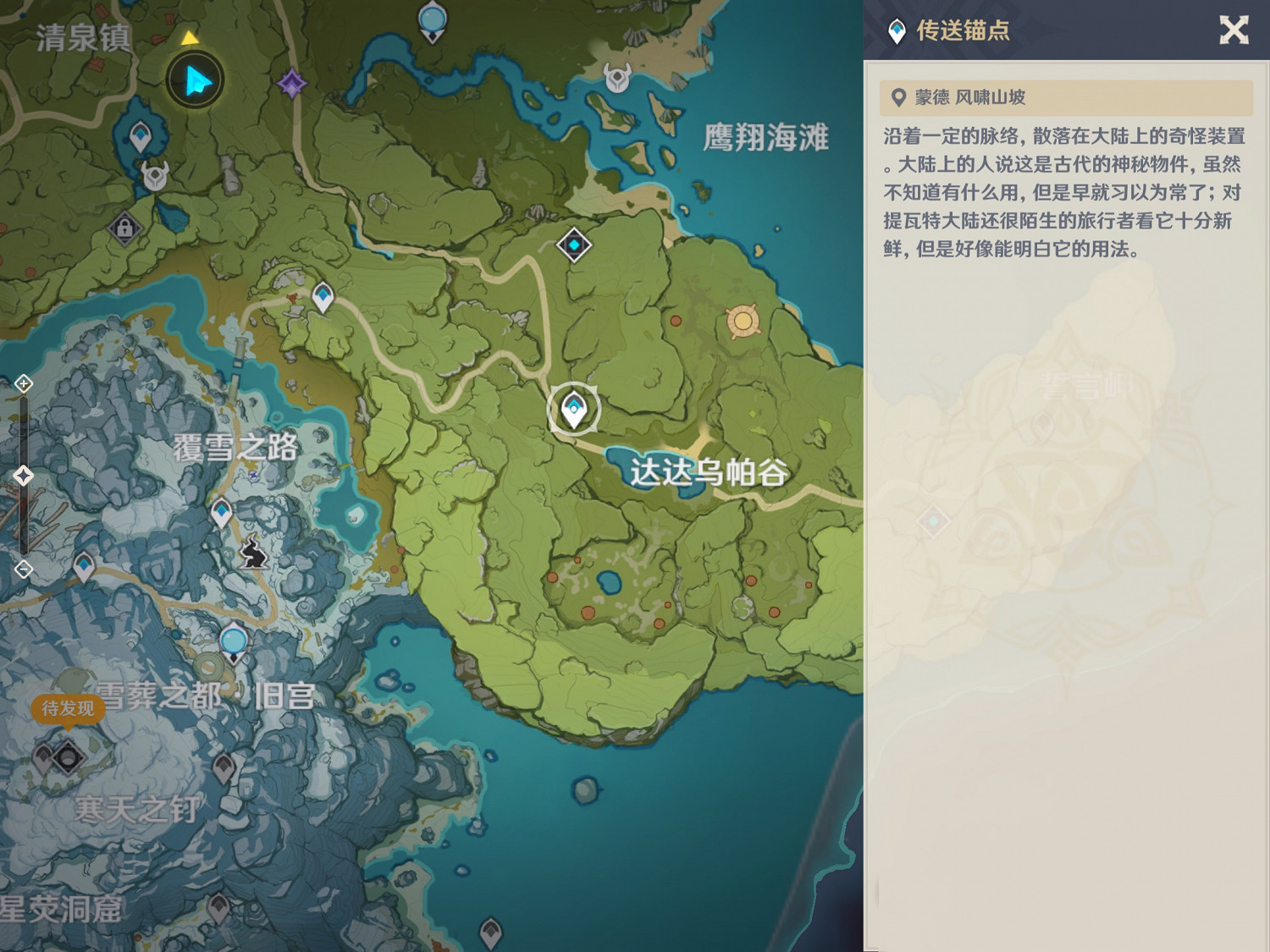Click the waypoint pin icon in panel header
Viewport: 1270px width, 952px height.
(897, 32)
